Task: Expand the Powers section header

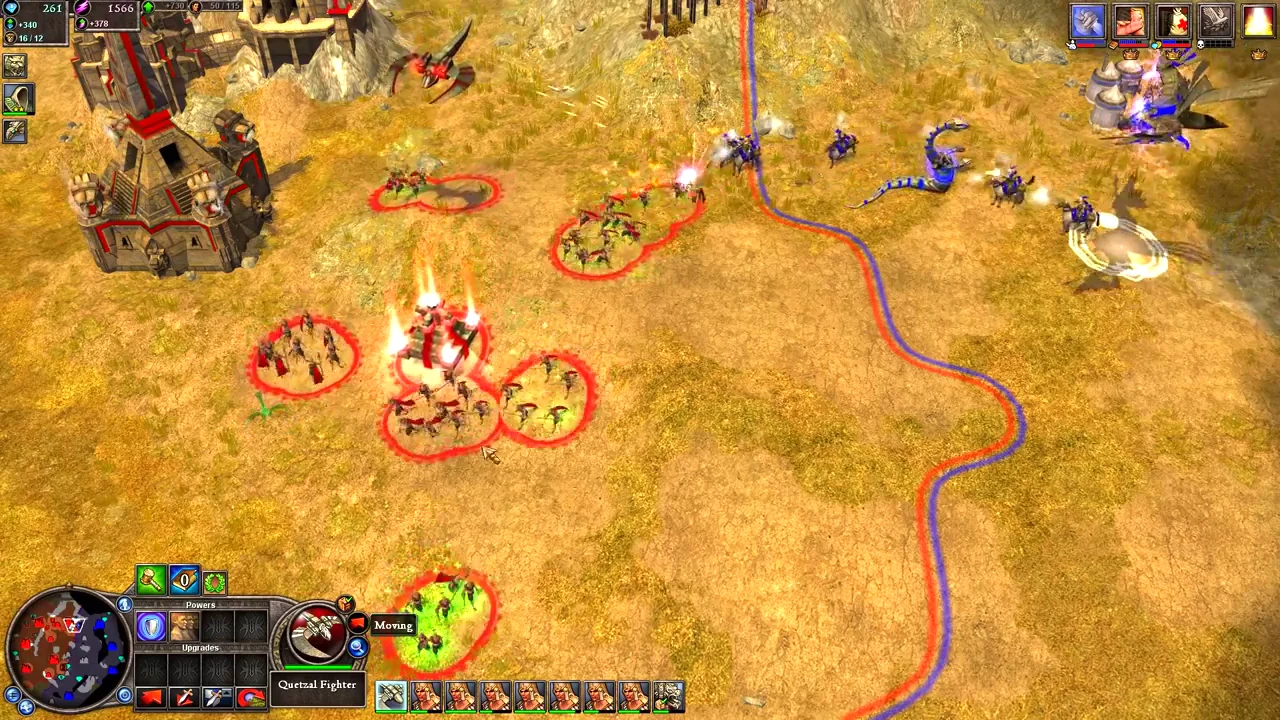Action: click(200, 604)
